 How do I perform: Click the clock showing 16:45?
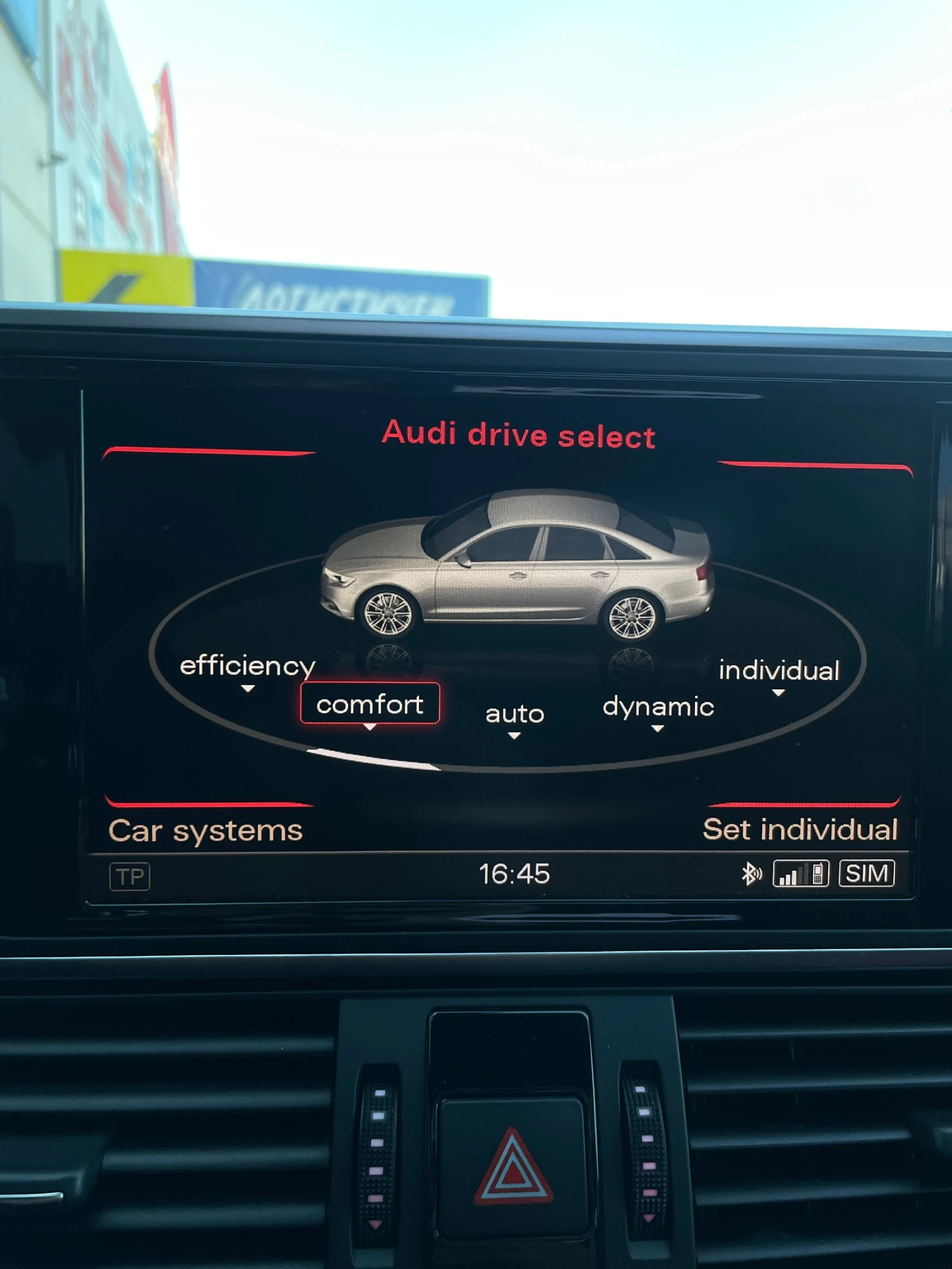coord(515,873)
